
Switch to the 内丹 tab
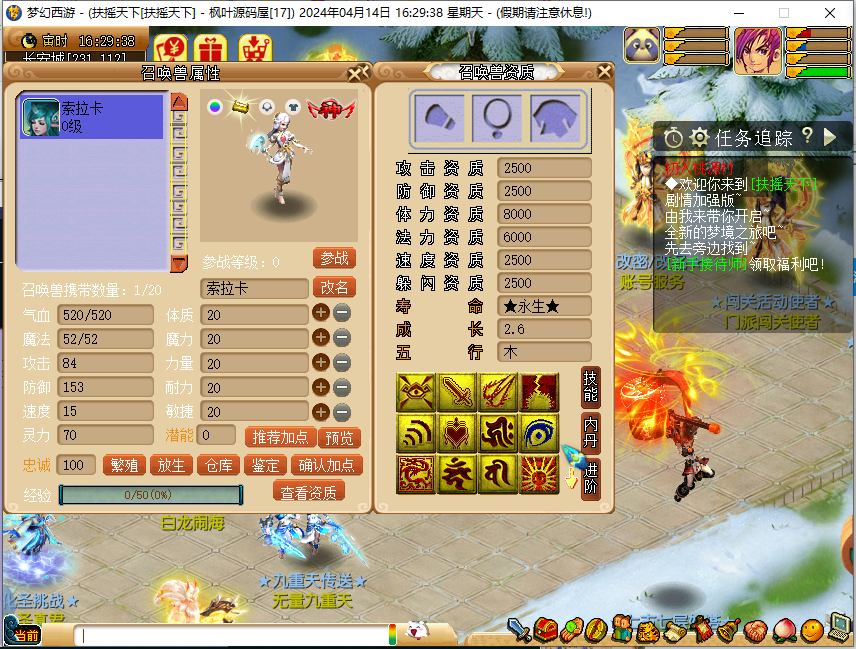click(591, 431)
